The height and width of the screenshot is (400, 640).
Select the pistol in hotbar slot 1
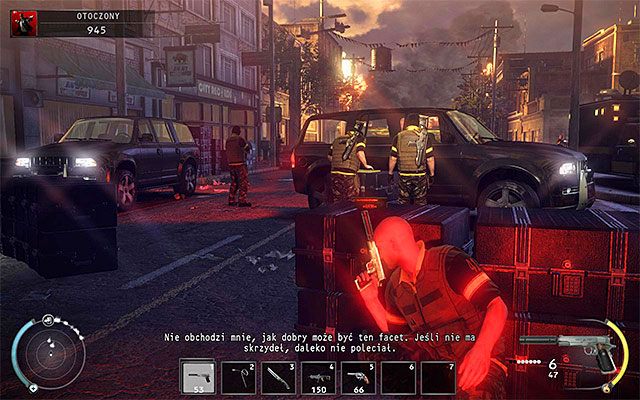click(197, 376)
